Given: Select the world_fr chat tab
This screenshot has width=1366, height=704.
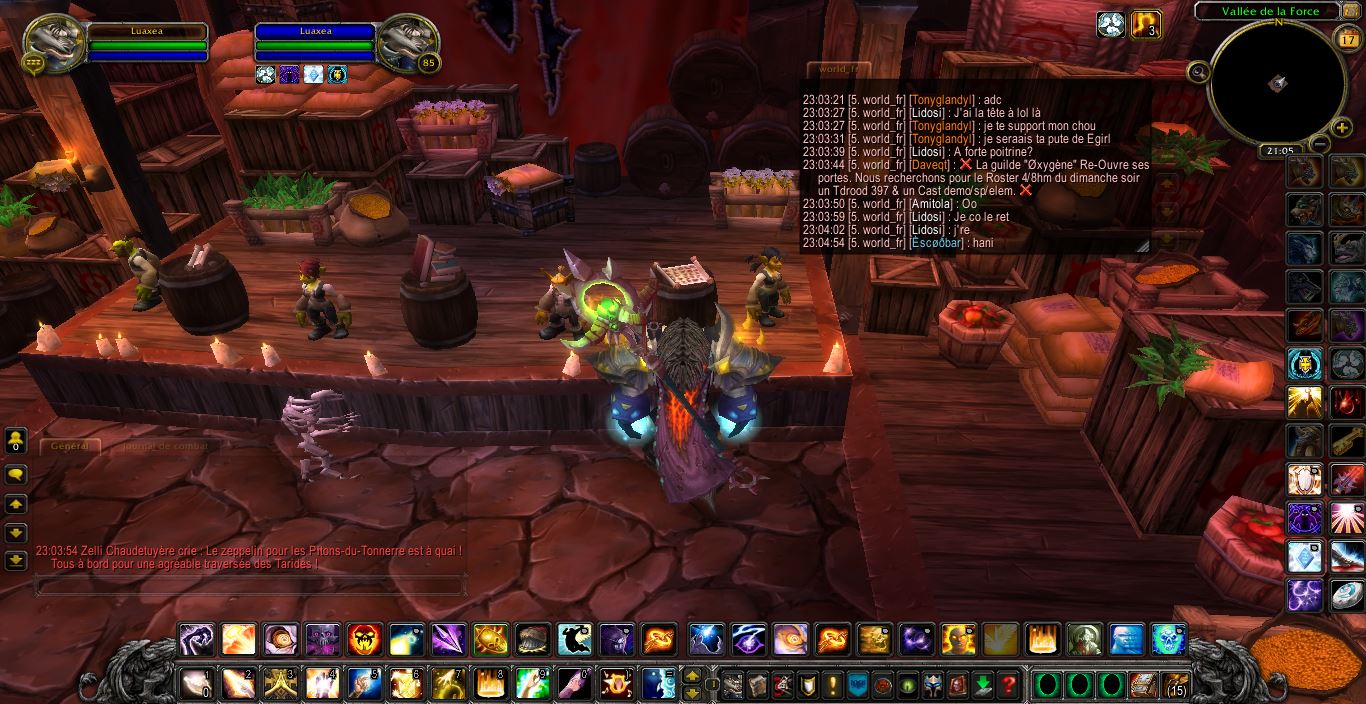Looking at the screenshot, I should (838, 69).
